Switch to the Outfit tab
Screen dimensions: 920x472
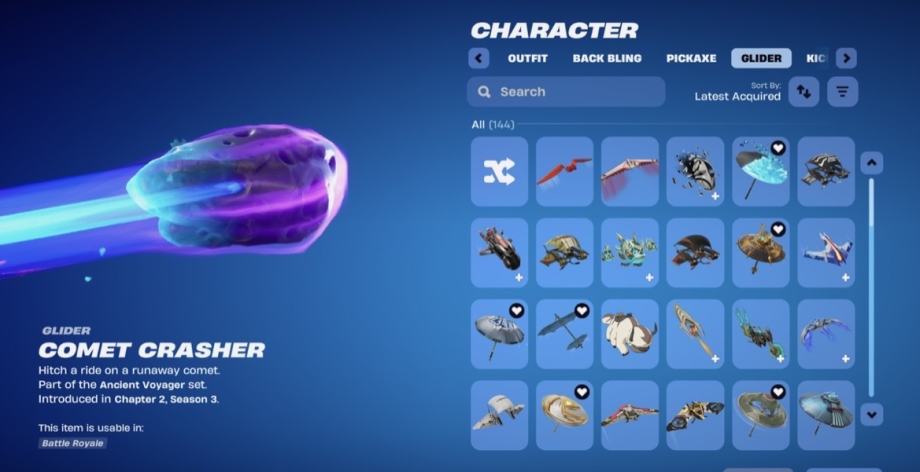point(527,58)
